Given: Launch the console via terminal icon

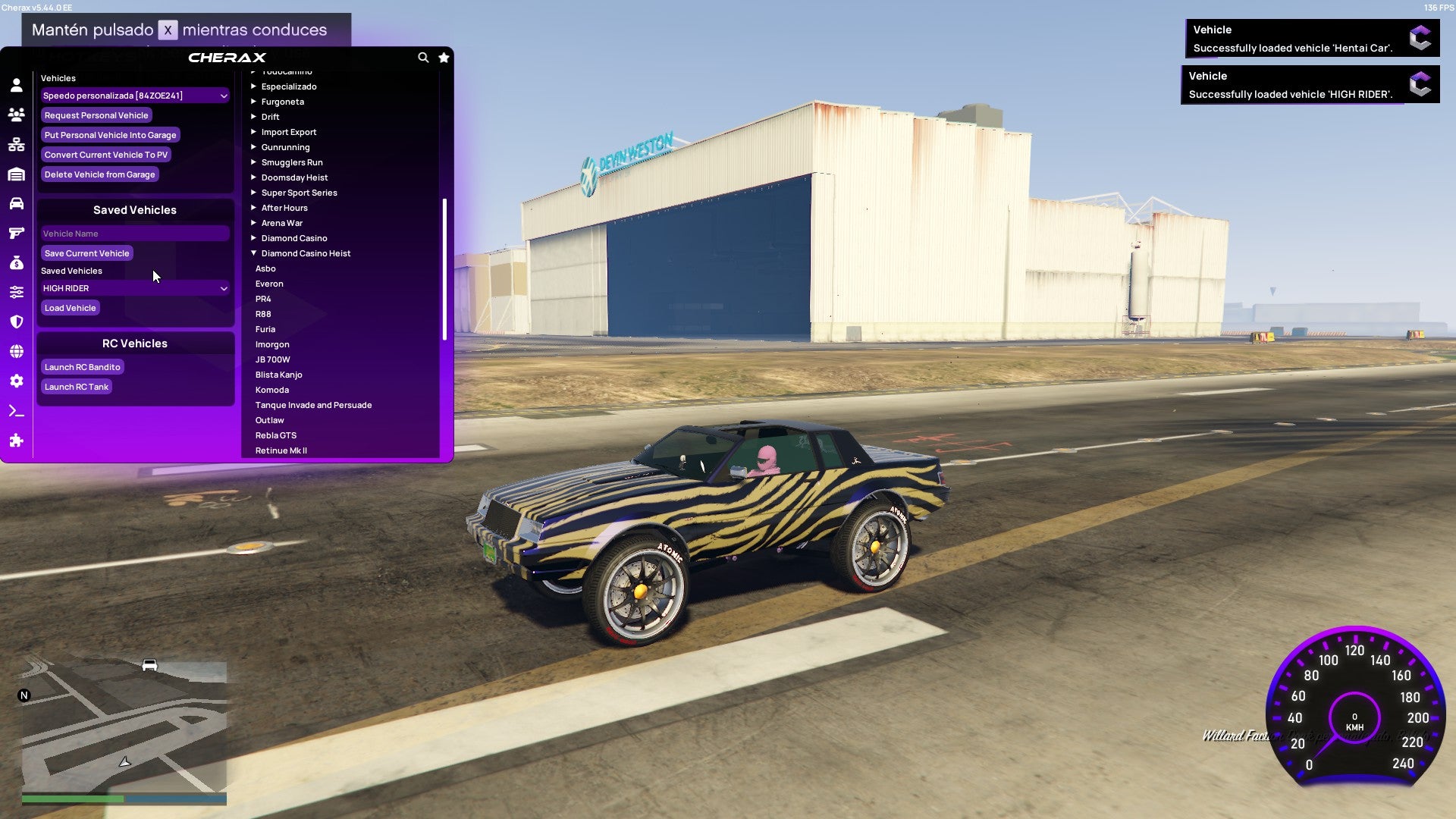Looking at the screenshot, I should [x=15, y=410].
